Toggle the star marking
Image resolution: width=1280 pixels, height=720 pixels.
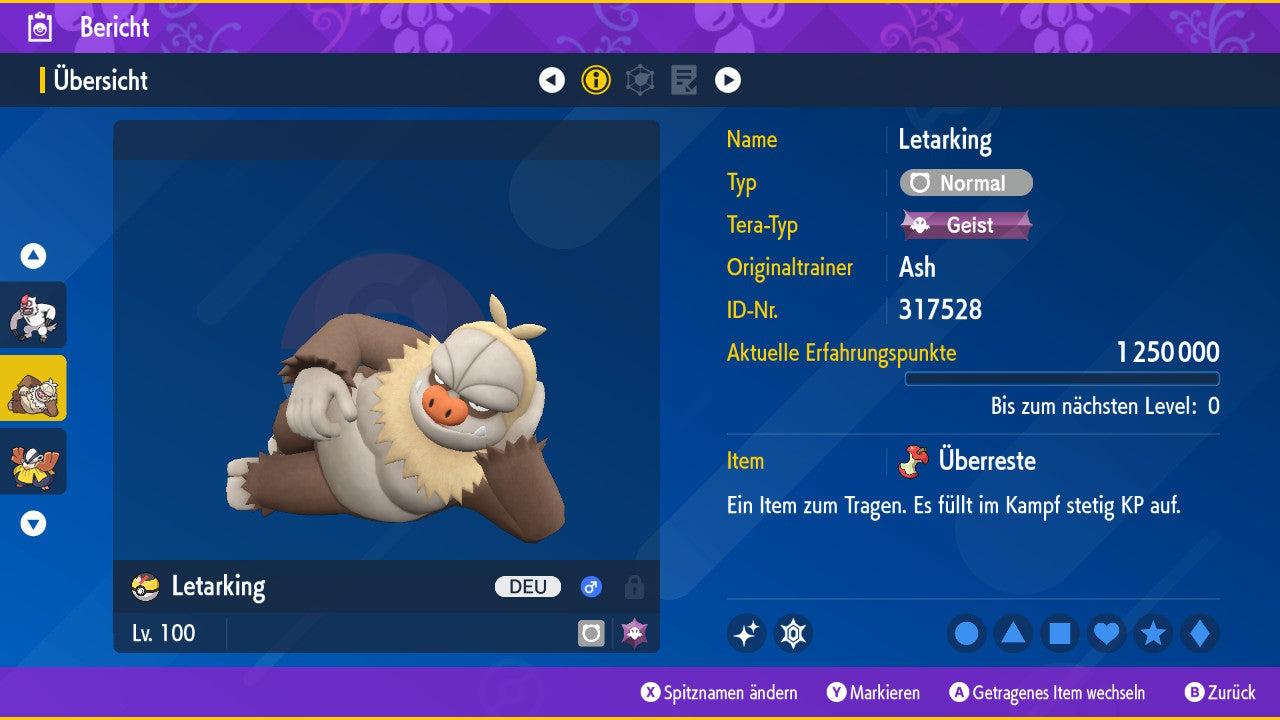1153,633
